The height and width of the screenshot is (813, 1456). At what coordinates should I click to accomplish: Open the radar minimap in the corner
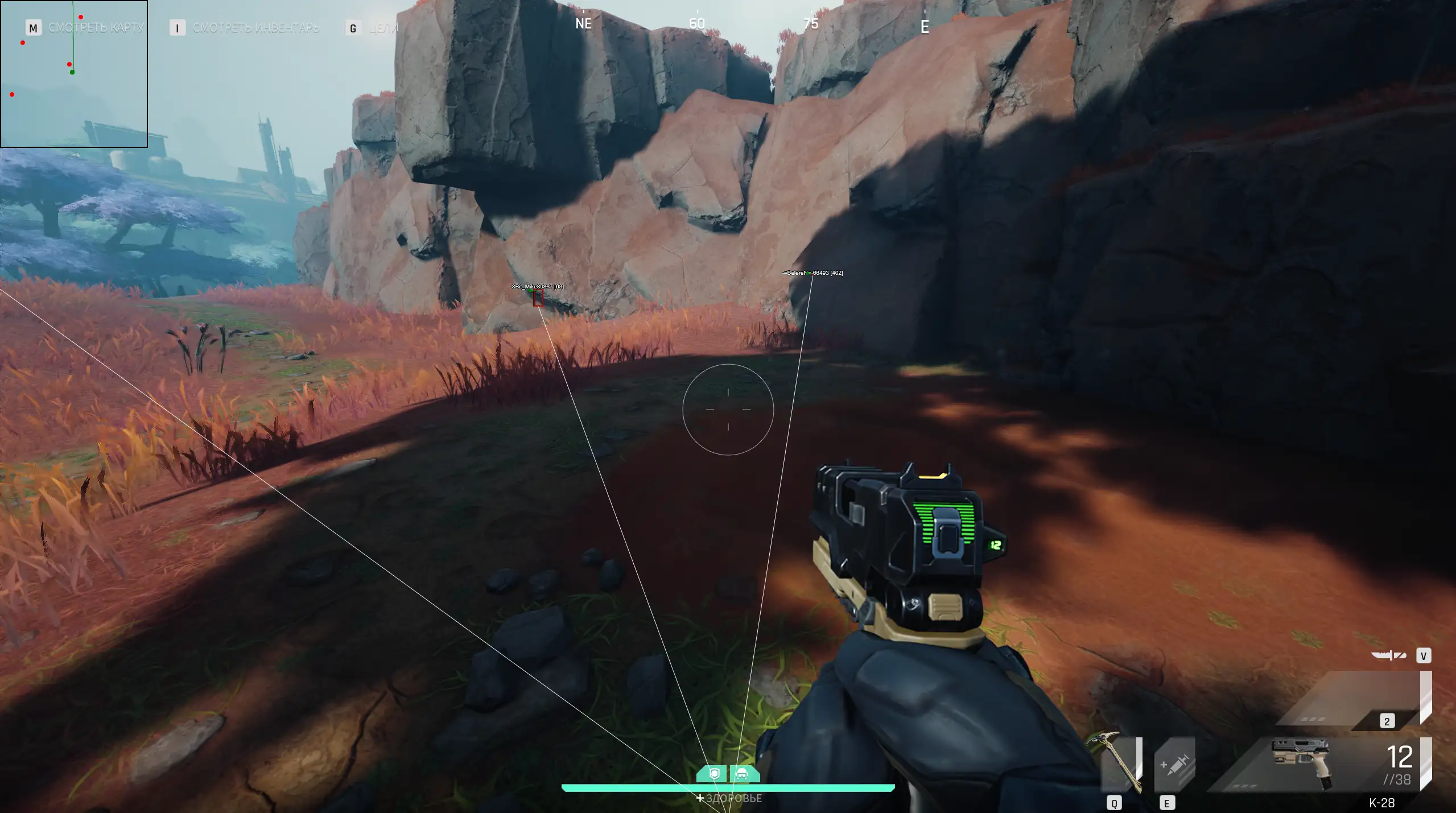(74, 74)
